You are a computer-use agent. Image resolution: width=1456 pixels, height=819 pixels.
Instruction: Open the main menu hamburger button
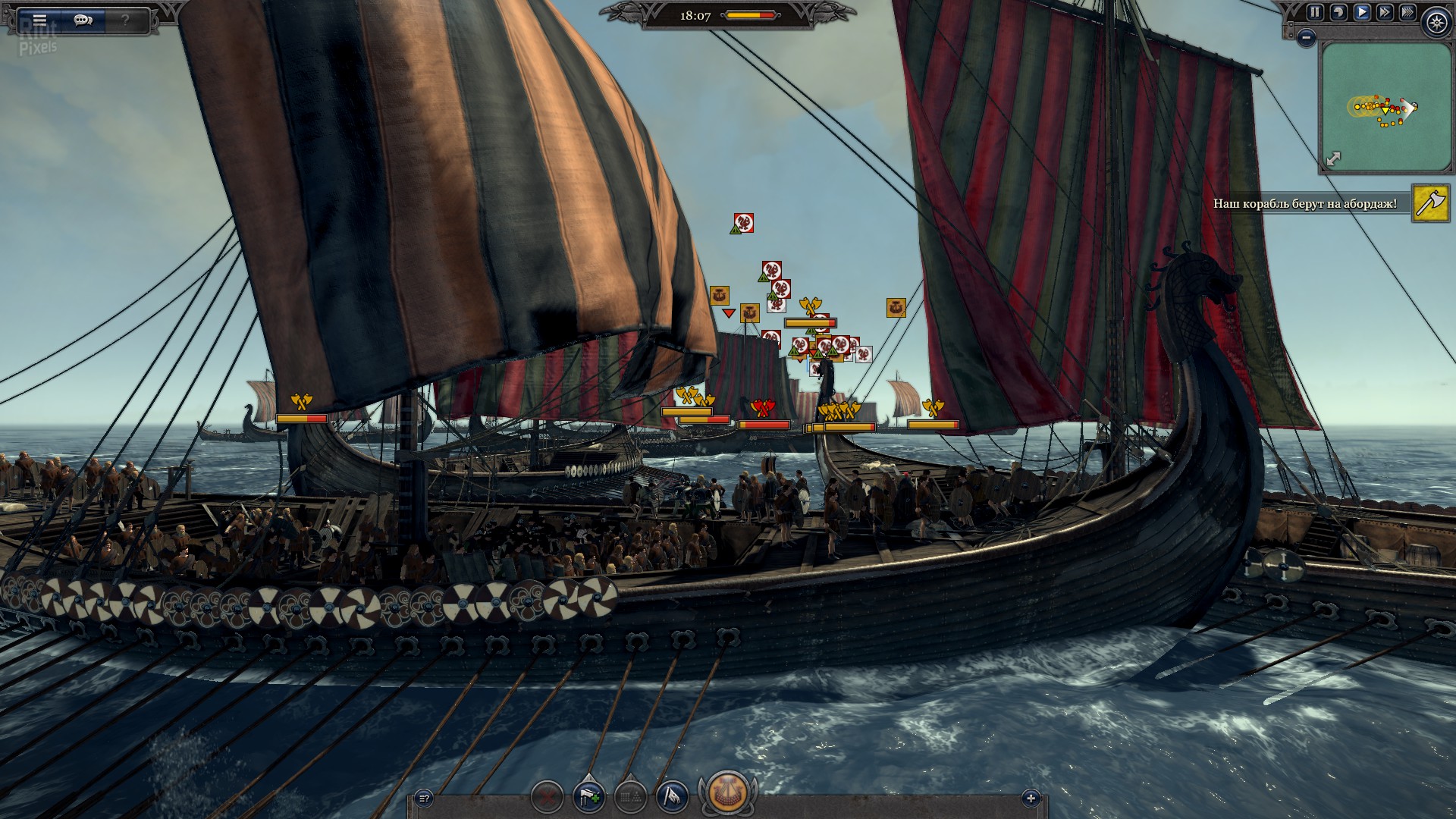pyautogui.click(x=39, y=20)
